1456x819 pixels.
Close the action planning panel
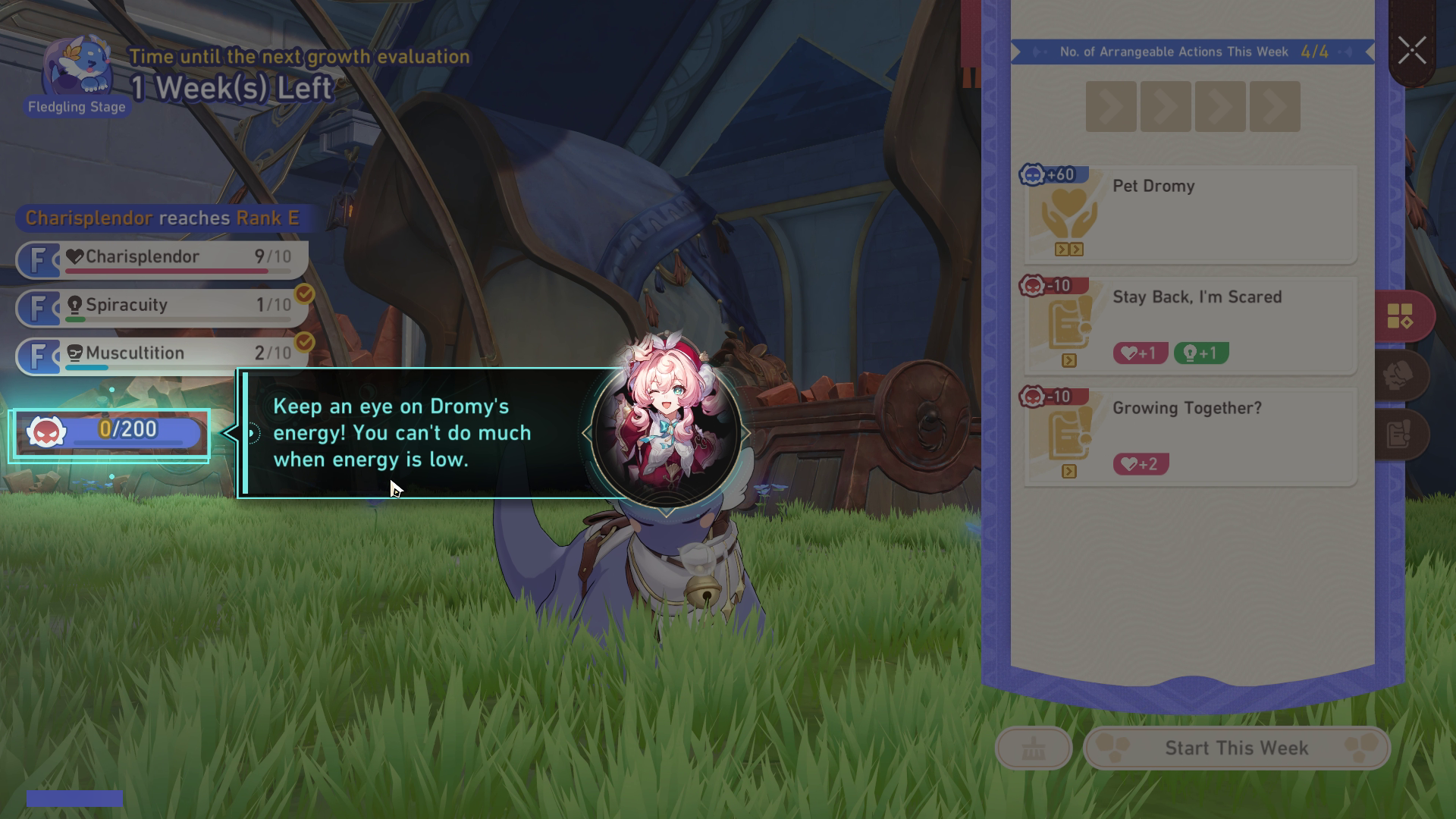click(x=1412, y=52)
